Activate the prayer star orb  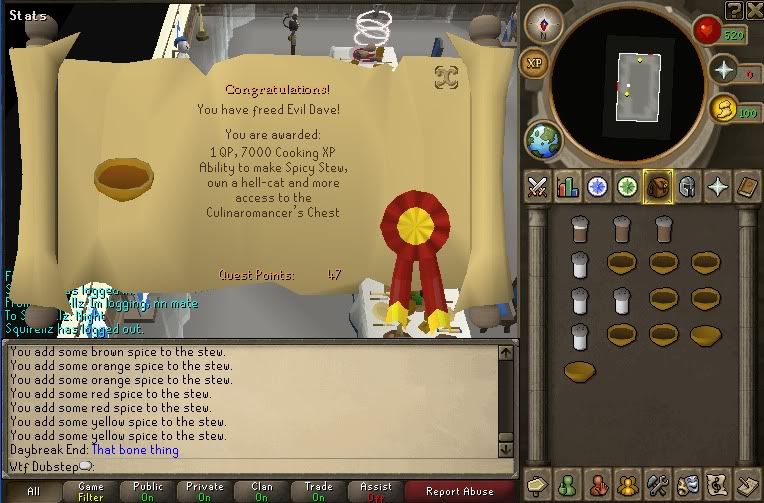(x=723, y=70)
